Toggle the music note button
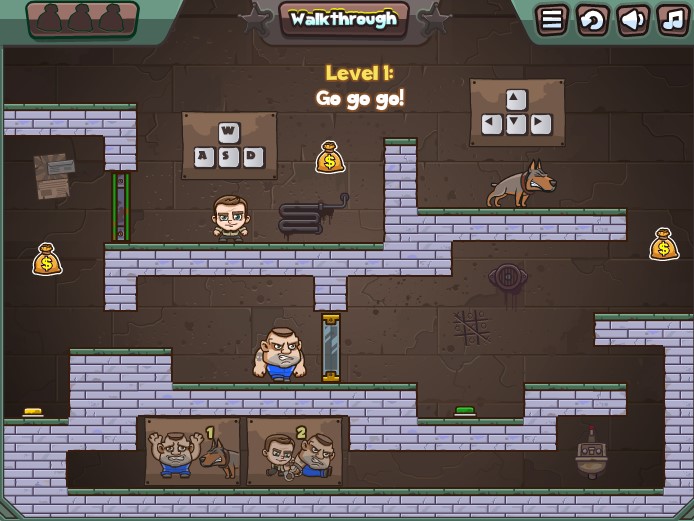Screen dimensions: 694x521 tap(672, 19)
